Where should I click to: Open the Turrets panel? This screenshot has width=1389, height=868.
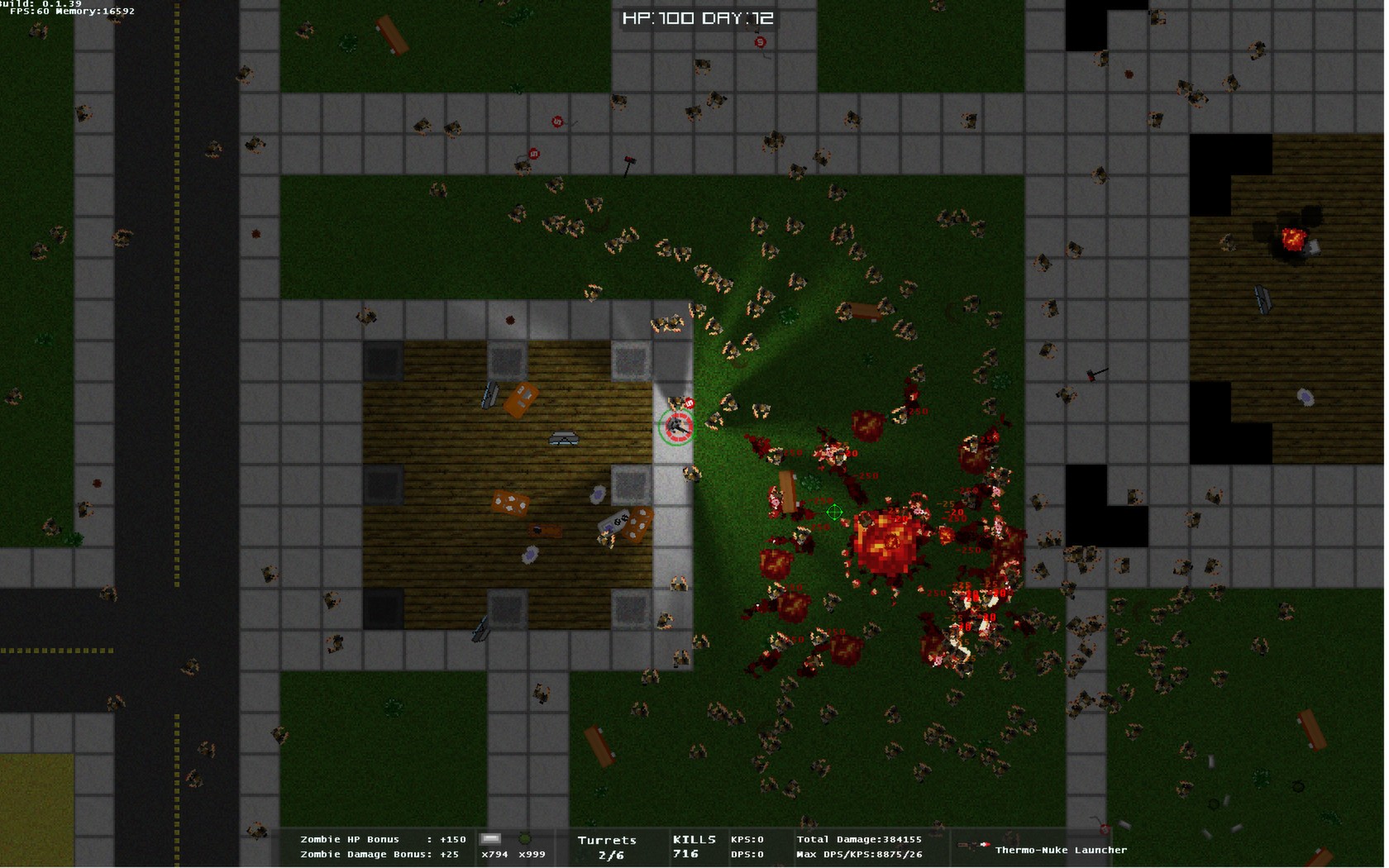608,847
